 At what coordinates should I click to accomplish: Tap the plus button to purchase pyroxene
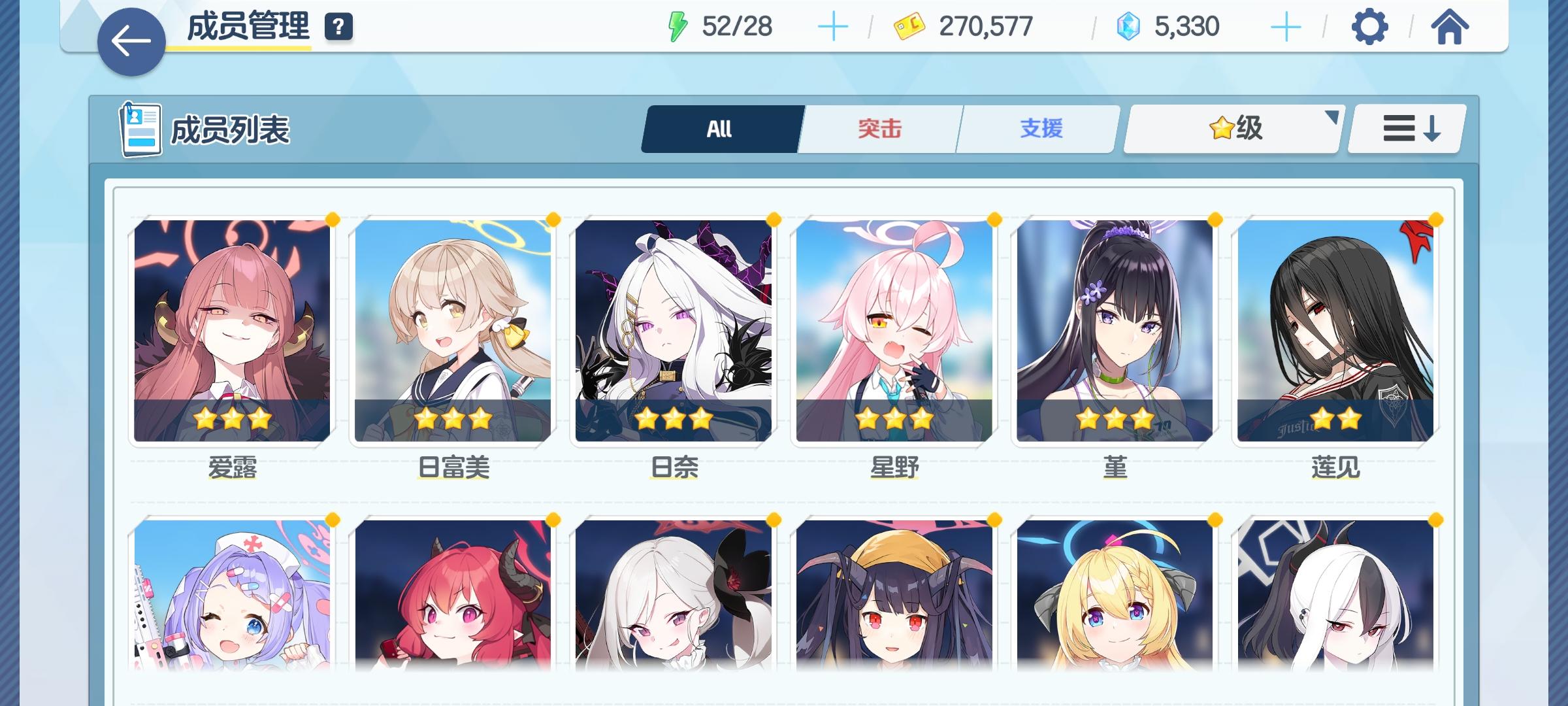pos(1285,27)
